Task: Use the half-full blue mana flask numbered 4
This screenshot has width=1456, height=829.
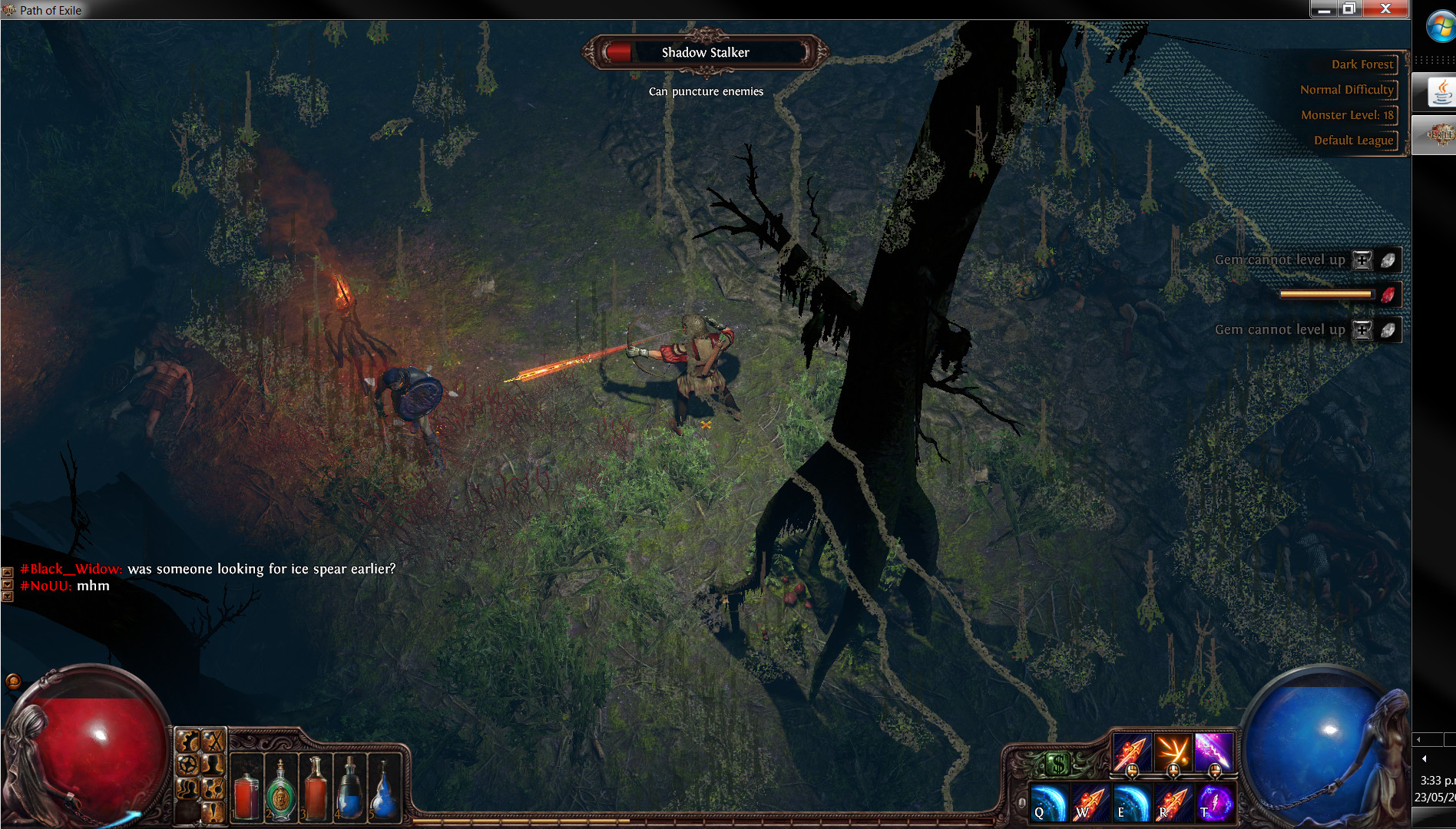Action: pyautogui.click(x=349, y=794)
